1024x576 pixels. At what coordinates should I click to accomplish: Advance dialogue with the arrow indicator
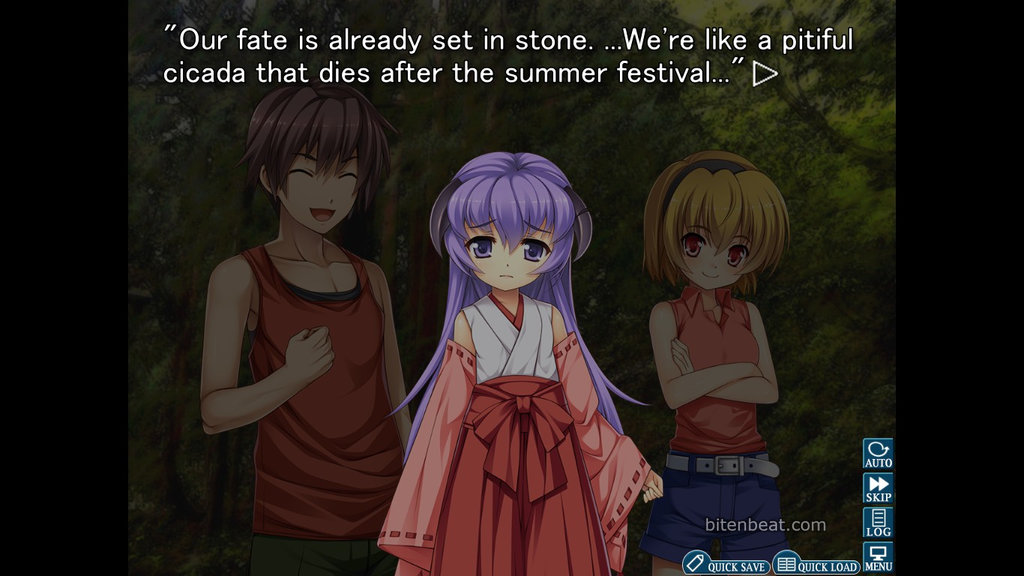[765, 74]
